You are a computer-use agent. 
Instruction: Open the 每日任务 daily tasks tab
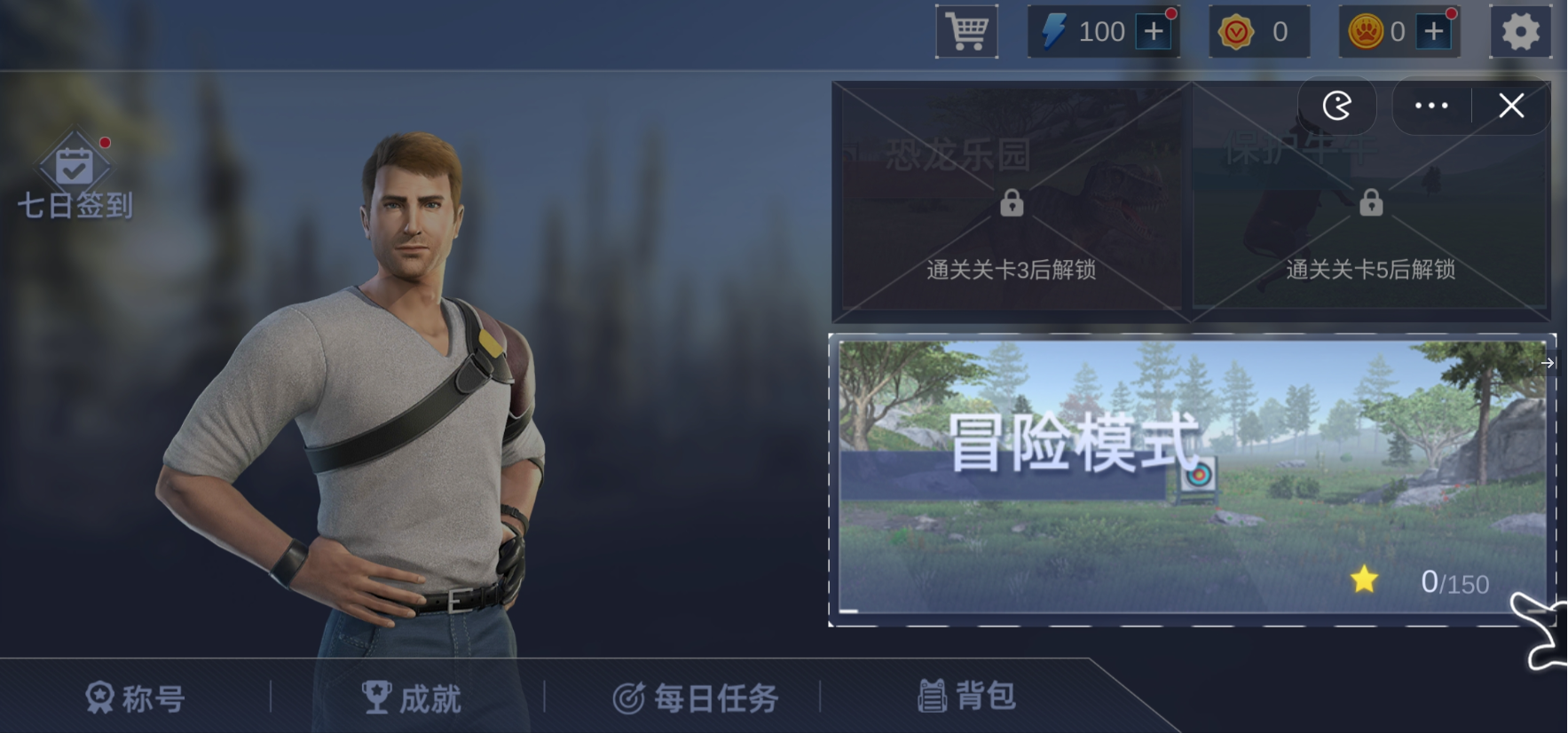tap(696, 698)
